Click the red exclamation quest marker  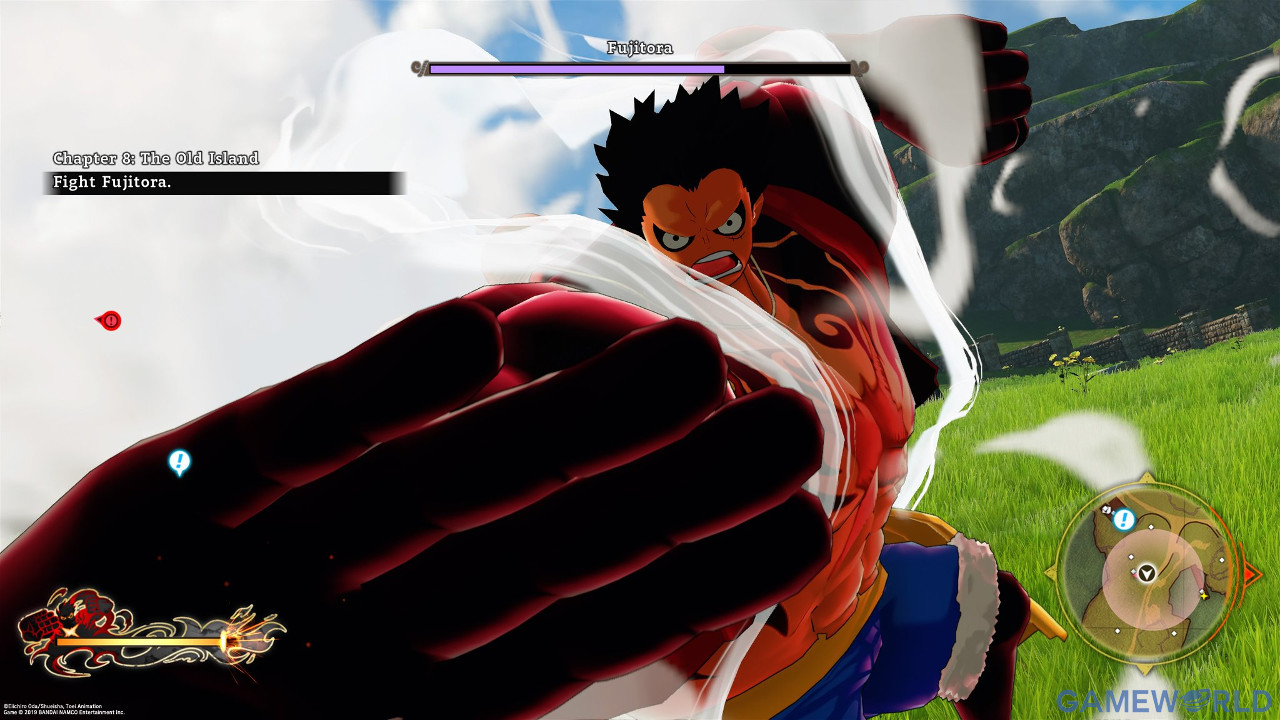point(110,320)
